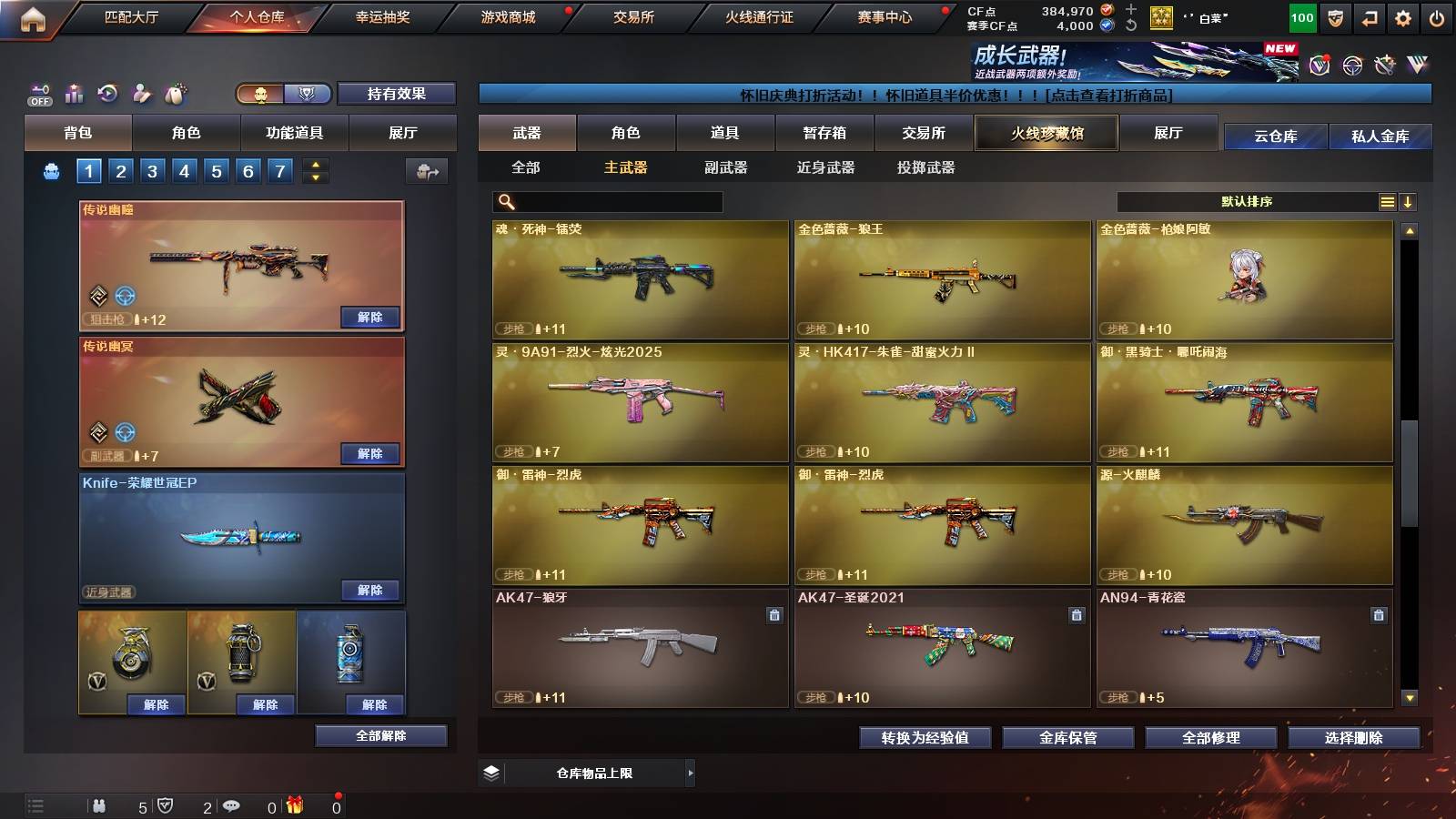1456x819 pixels.
Task: Switch to the 火线珍藏馆 tab
Action: [x=1046, y=132]
